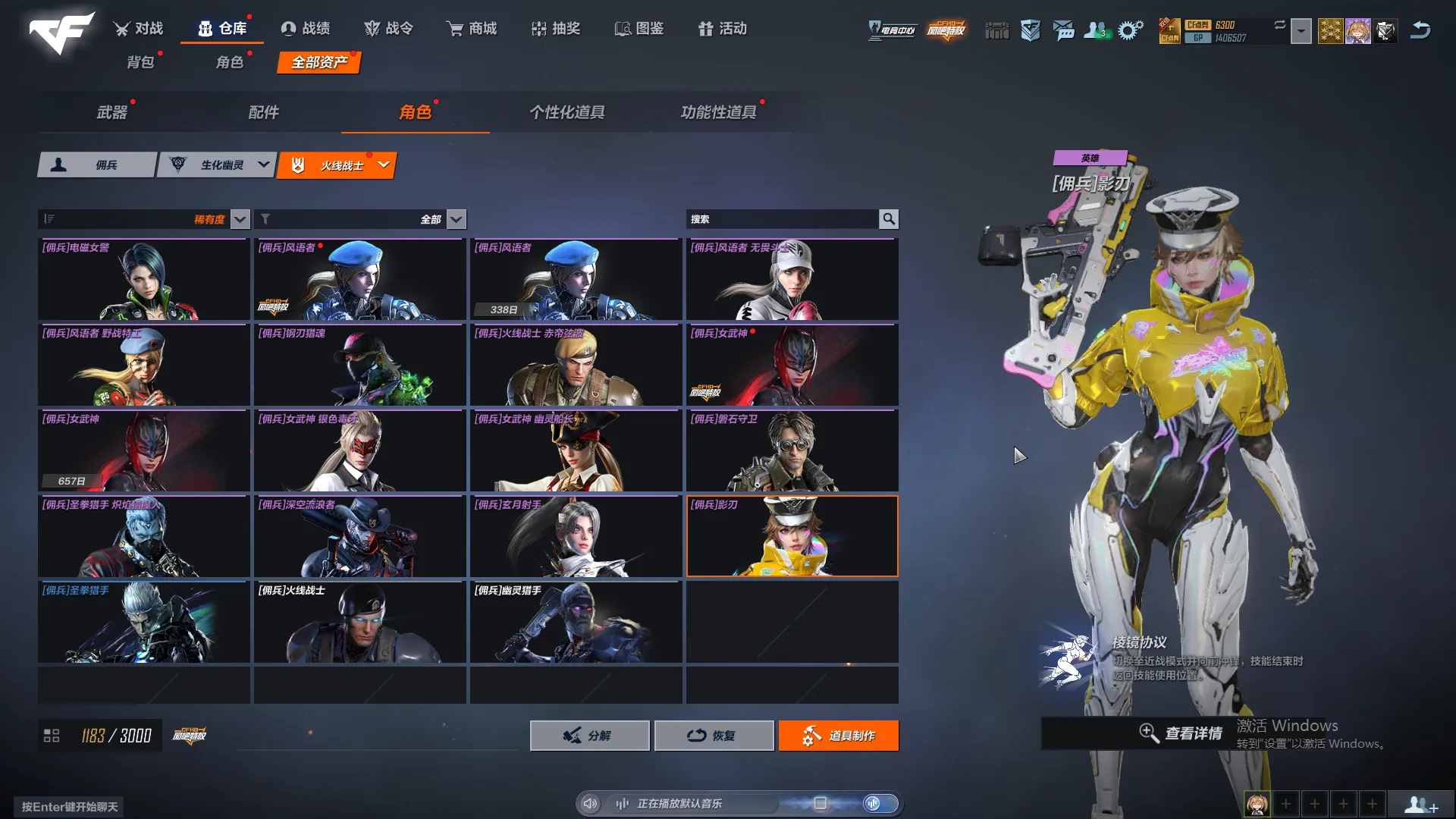Select the 电磁女警 character tile

(x=143, y=280)
